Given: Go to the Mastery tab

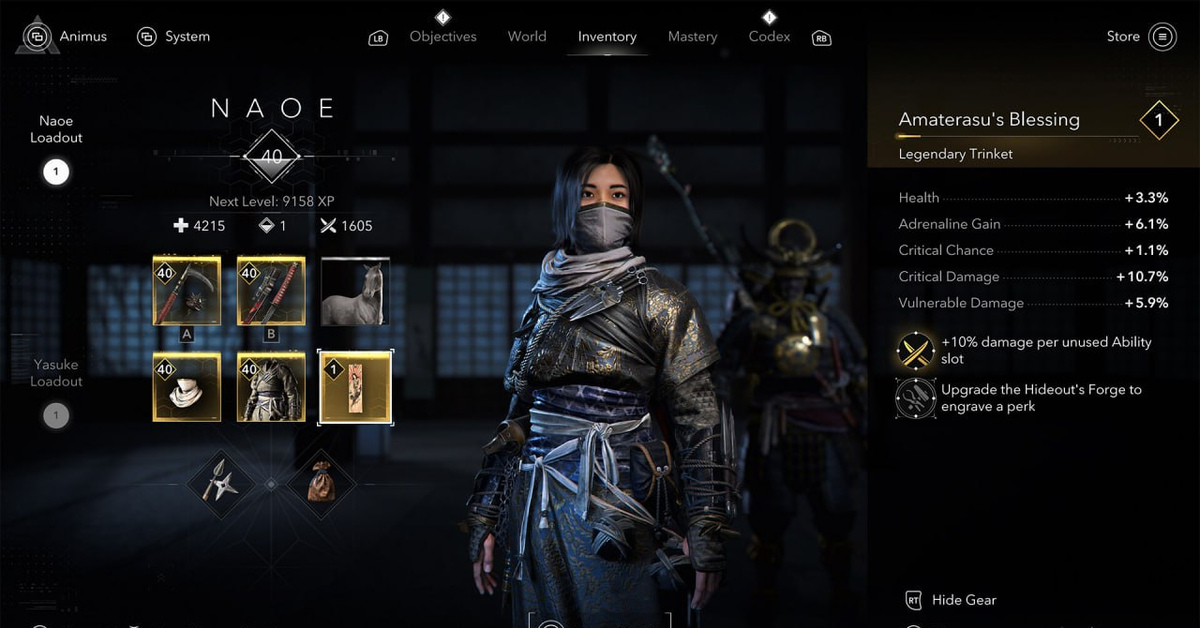Looking at the screenshot, I should [694, 37].
